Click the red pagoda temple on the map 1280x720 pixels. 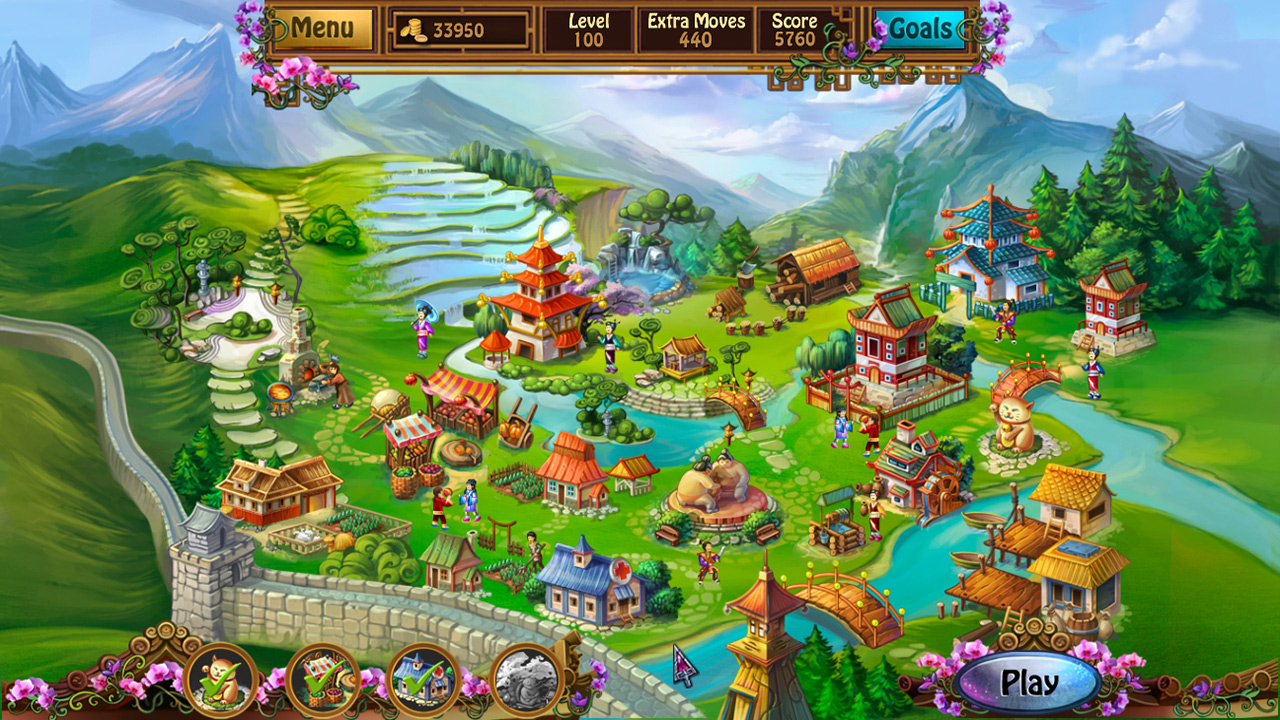click(540, 300)
